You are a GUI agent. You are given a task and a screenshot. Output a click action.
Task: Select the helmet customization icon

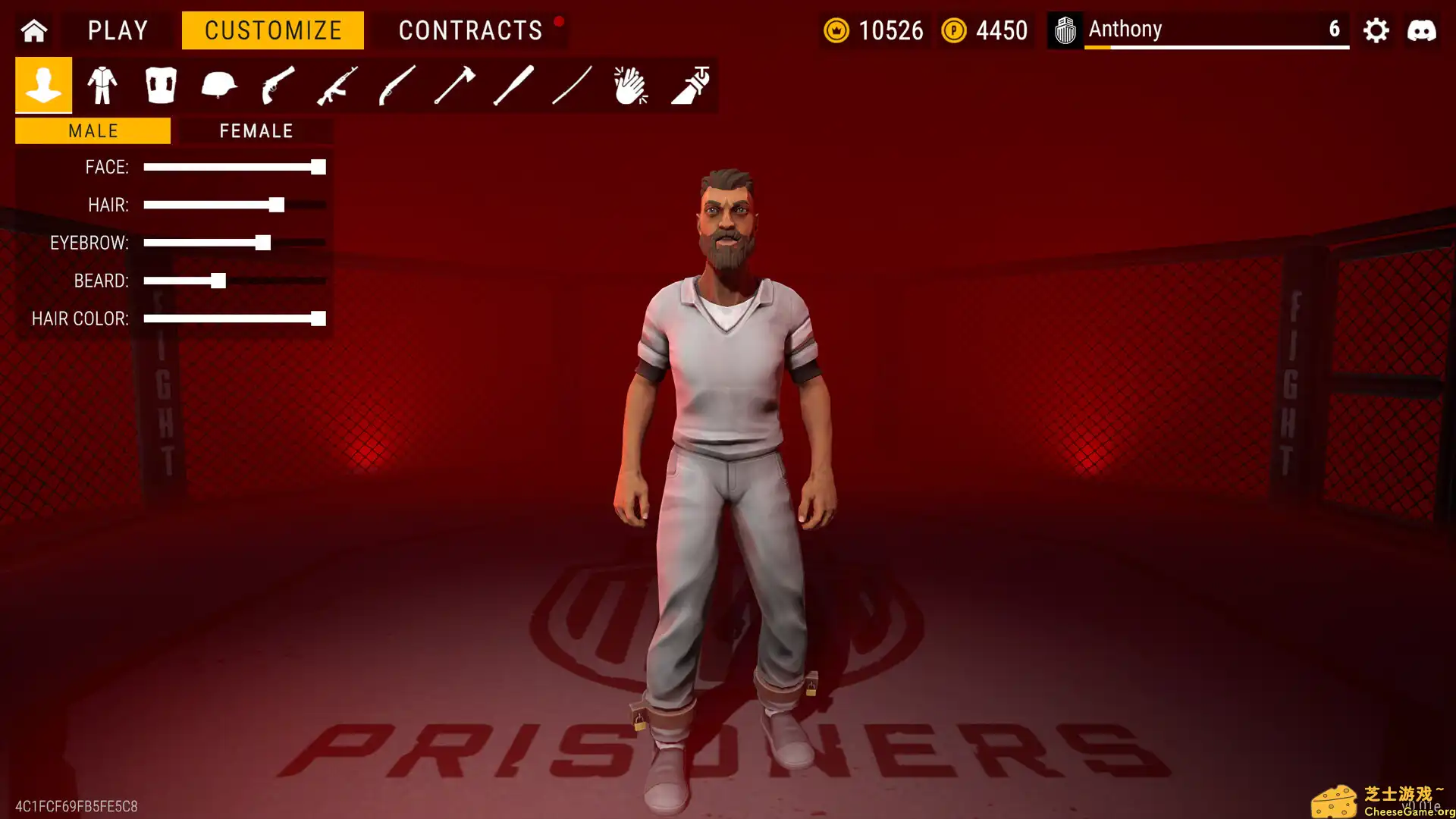coord(218,85)
